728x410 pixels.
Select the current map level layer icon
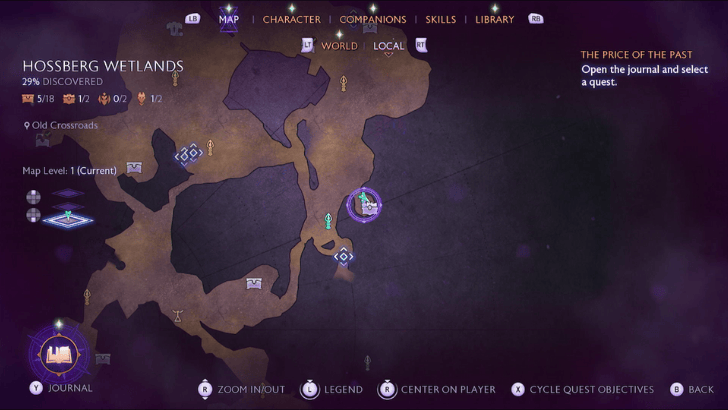(68, 216)
